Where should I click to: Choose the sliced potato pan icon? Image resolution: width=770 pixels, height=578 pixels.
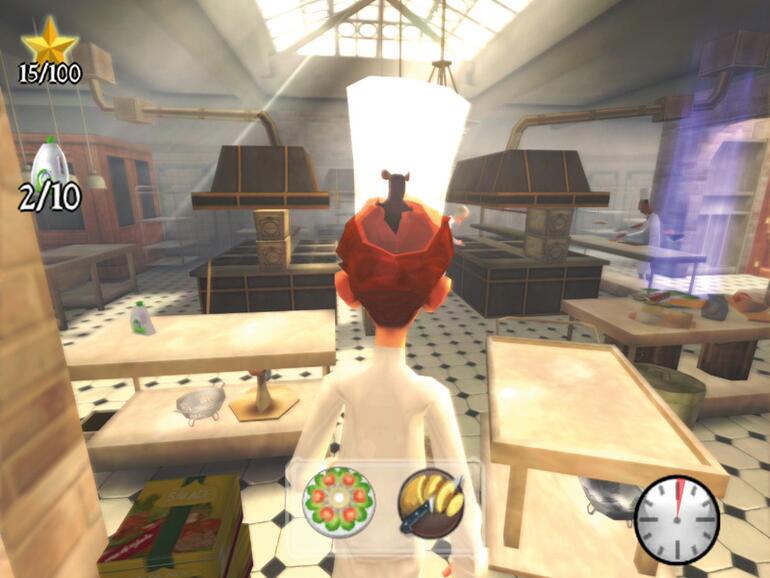pos(432,502)
